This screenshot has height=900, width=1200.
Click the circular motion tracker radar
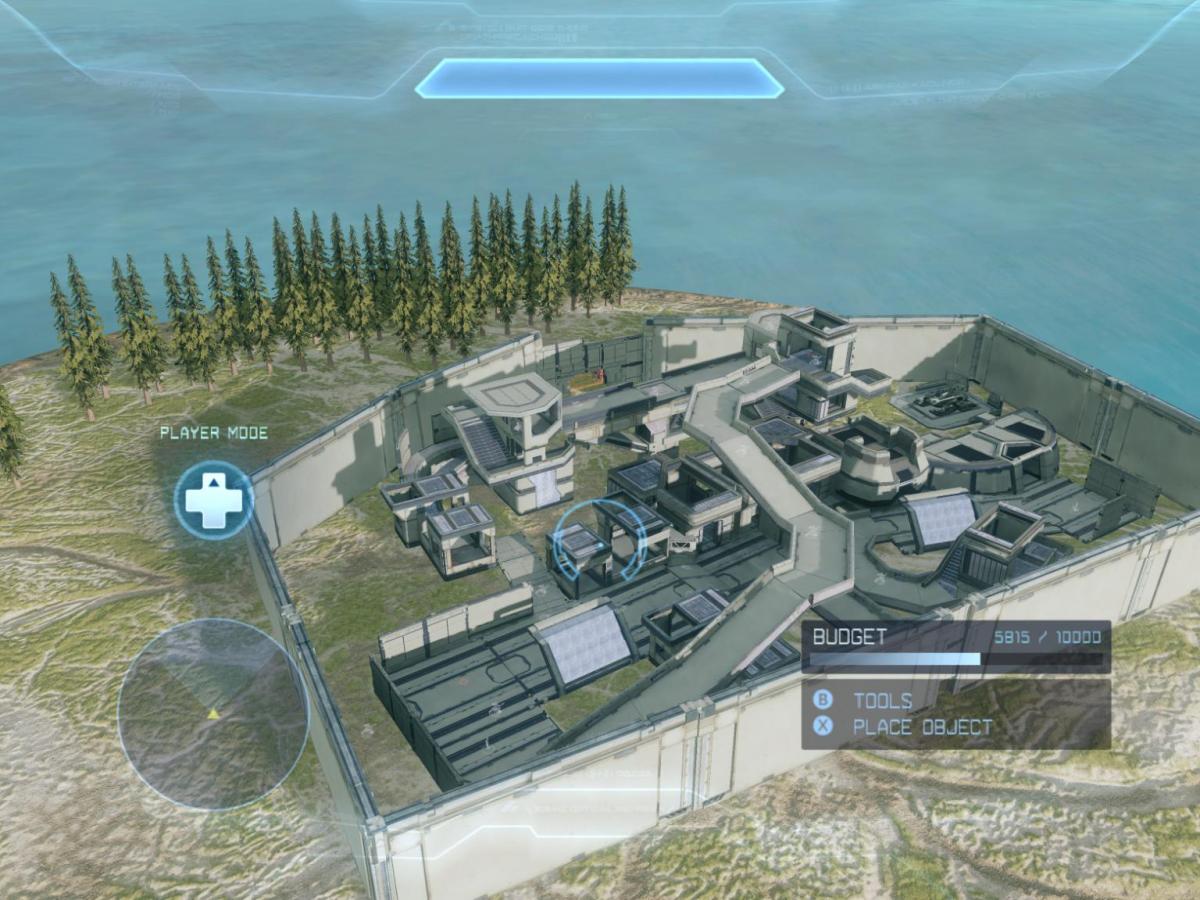(213, 714)
